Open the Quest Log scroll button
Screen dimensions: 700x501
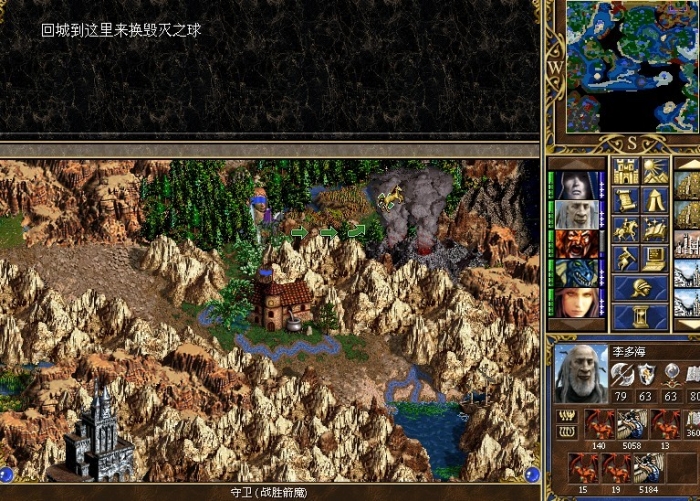coord(626,200)
